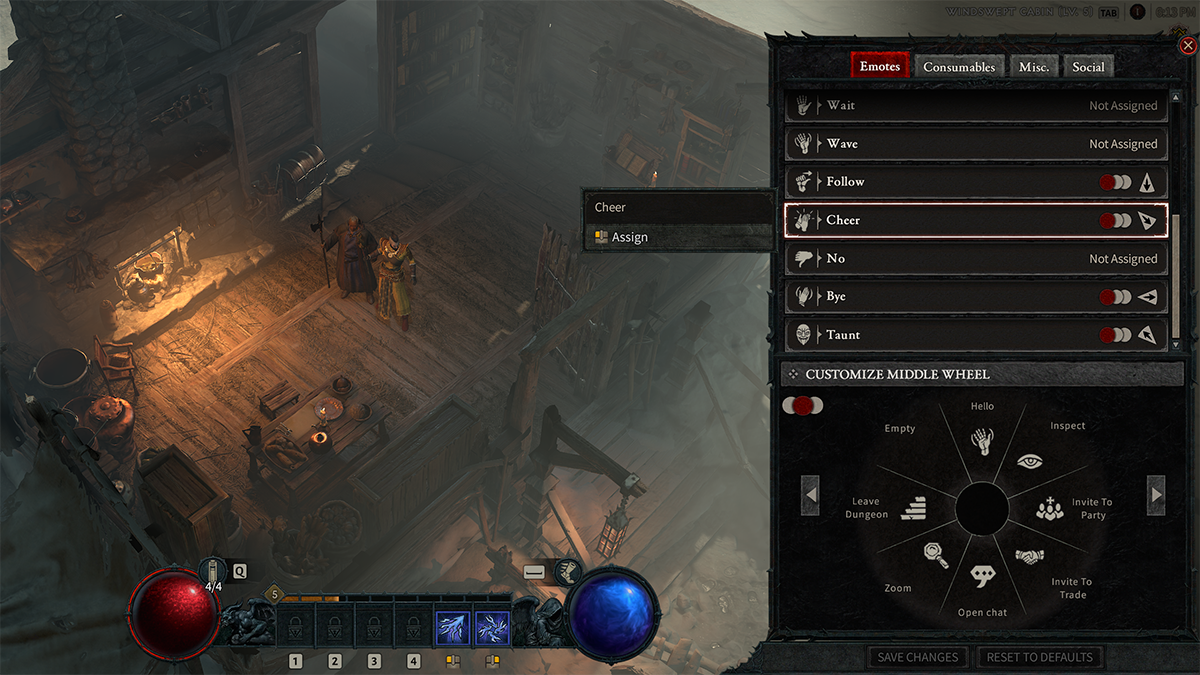This screenshot has width=1200, height=675.
Task: Click the Save Changes button
Action: pos(918,657)
